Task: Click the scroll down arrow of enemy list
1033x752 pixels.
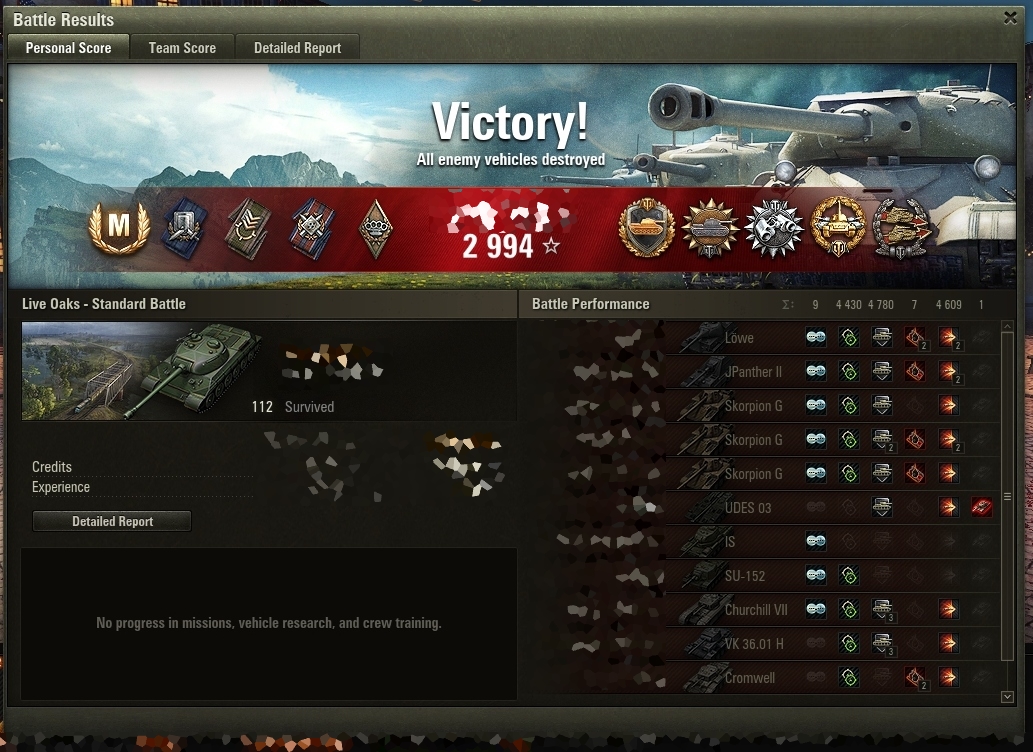Action: [1007, 696]
